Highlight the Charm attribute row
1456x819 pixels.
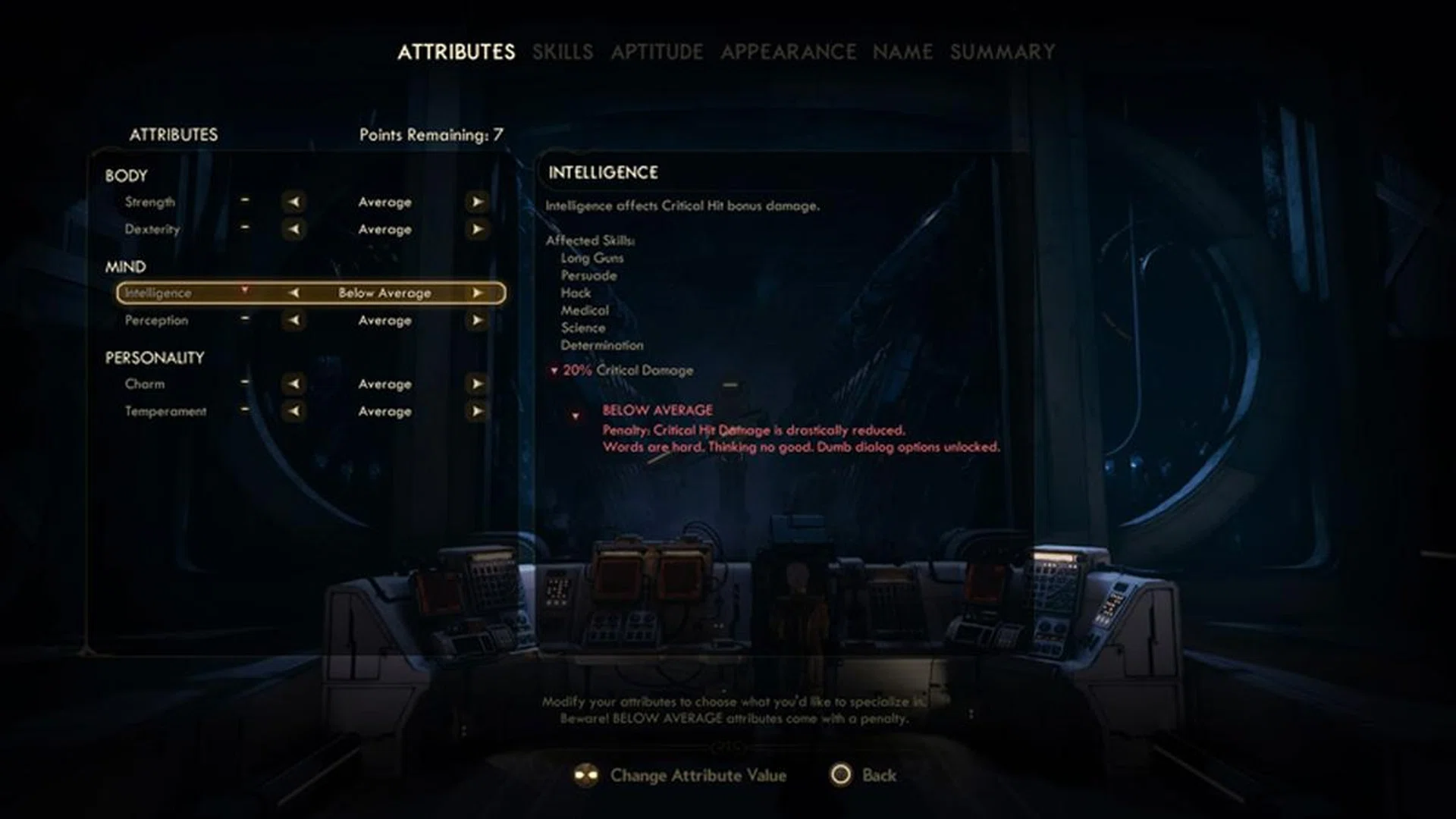(x=145, y=384)
